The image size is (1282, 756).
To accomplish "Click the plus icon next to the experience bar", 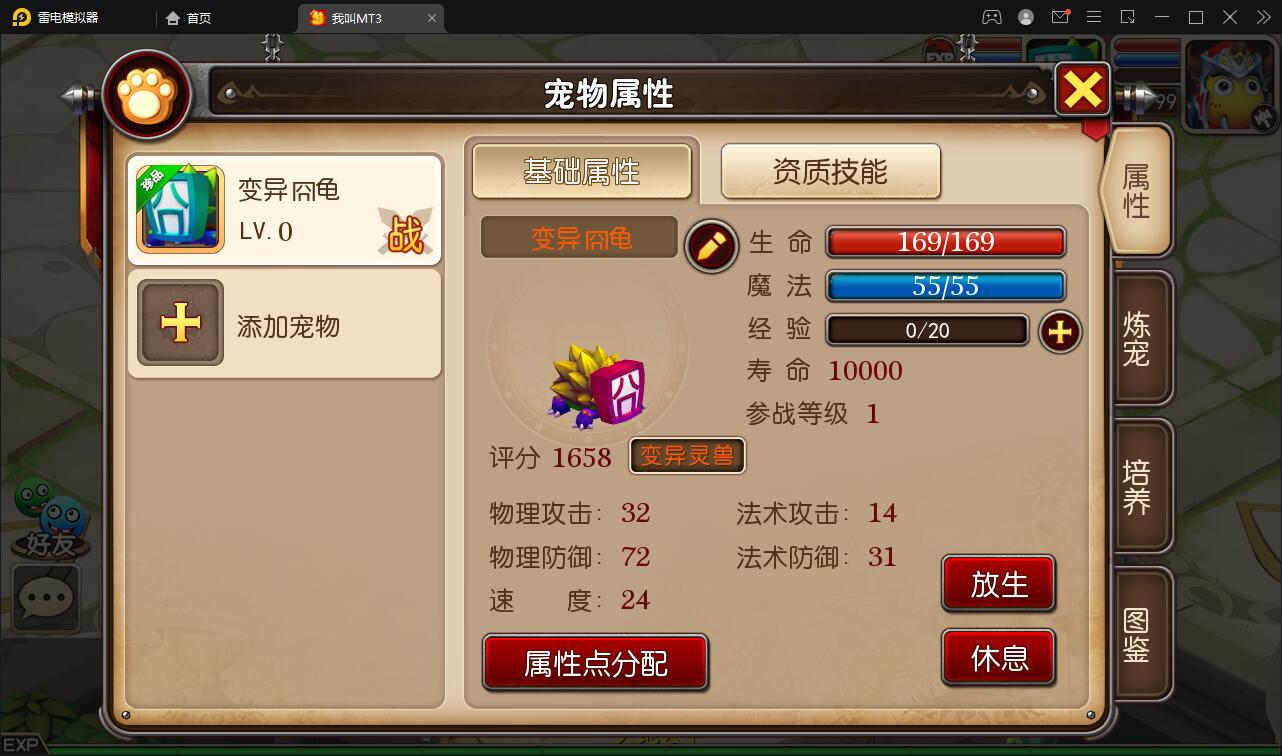I will pos(1060,332).
